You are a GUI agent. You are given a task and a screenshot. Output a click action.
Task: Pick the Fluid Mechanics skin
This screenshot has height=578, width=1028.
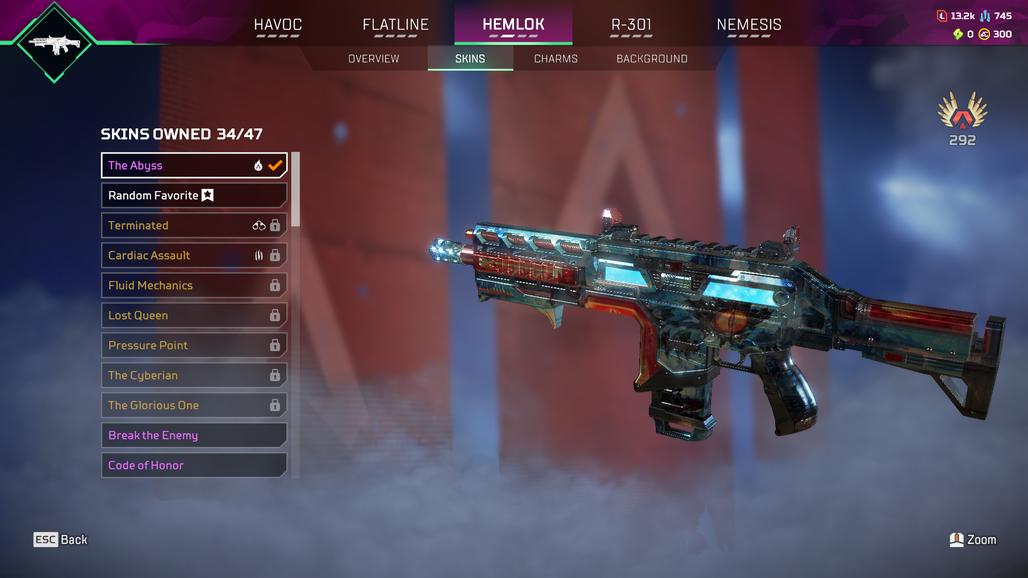tap(194, 285)
